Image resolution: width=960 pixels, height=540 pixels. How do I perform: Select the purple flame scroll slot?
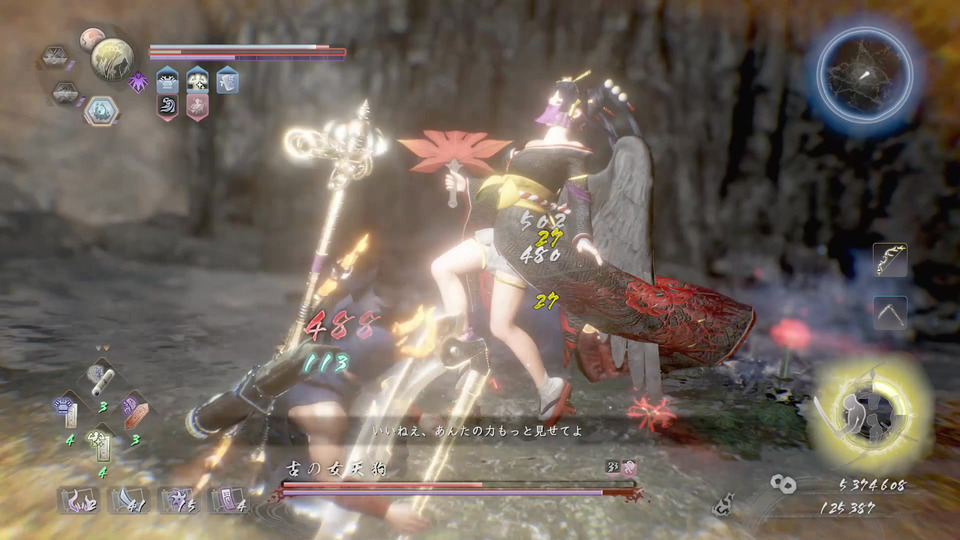pos(76,499)
